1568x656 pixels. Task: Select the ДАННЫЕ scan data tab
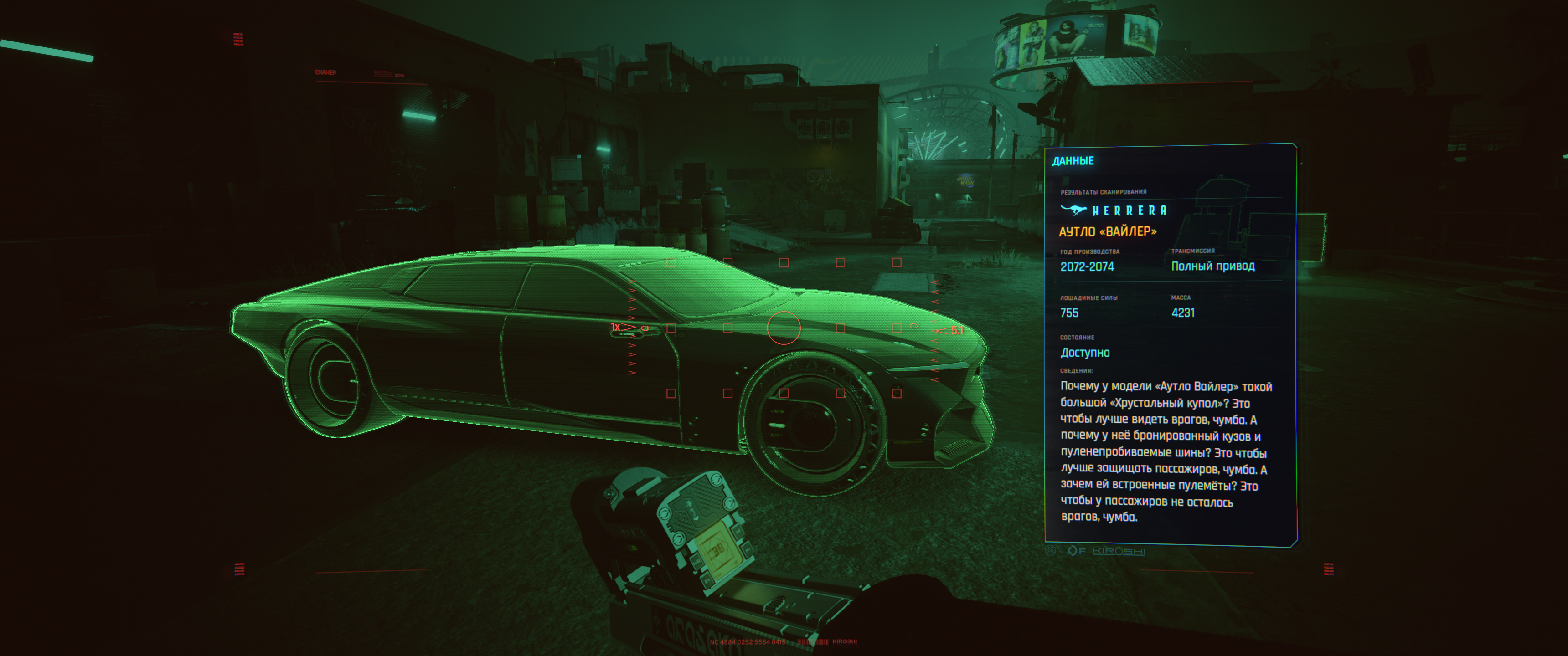click(x=1073, y=161)
